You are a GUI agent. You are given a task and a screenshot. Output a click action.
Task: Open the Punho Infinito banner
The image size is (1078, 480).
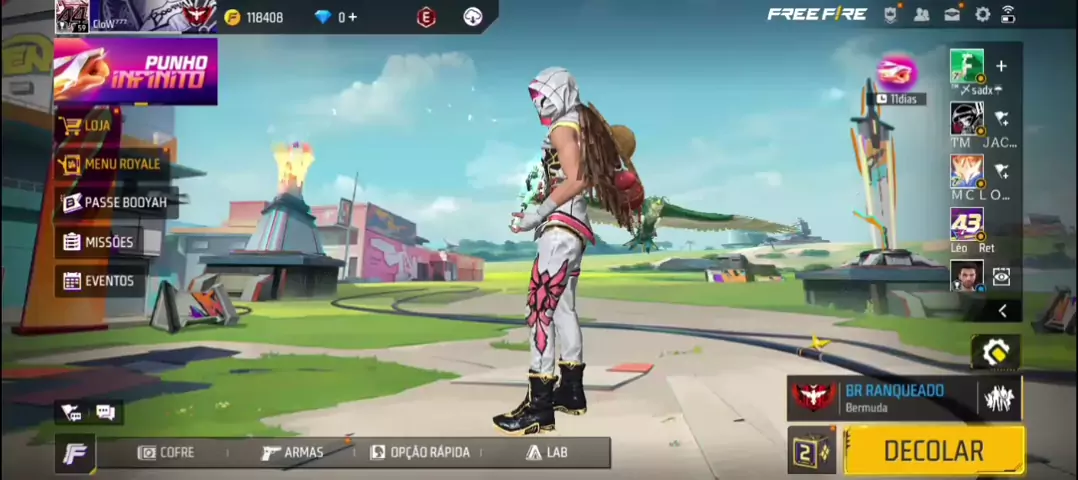136,71
